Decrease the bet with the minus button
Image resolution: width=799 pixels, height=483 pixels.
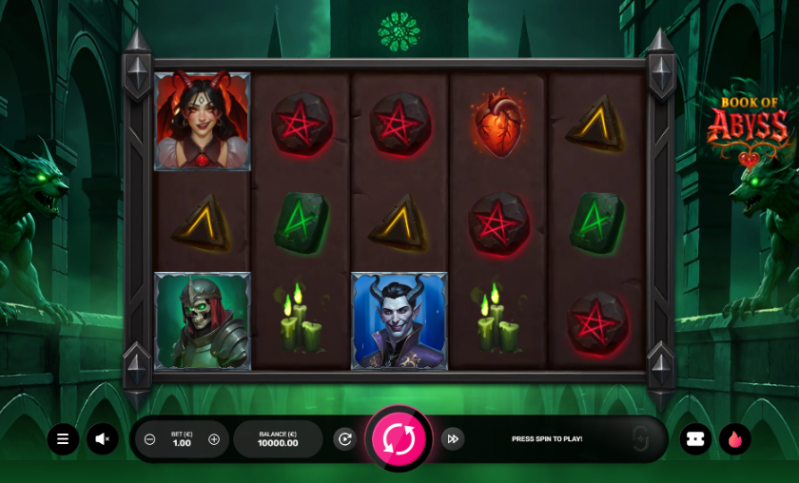150,439
